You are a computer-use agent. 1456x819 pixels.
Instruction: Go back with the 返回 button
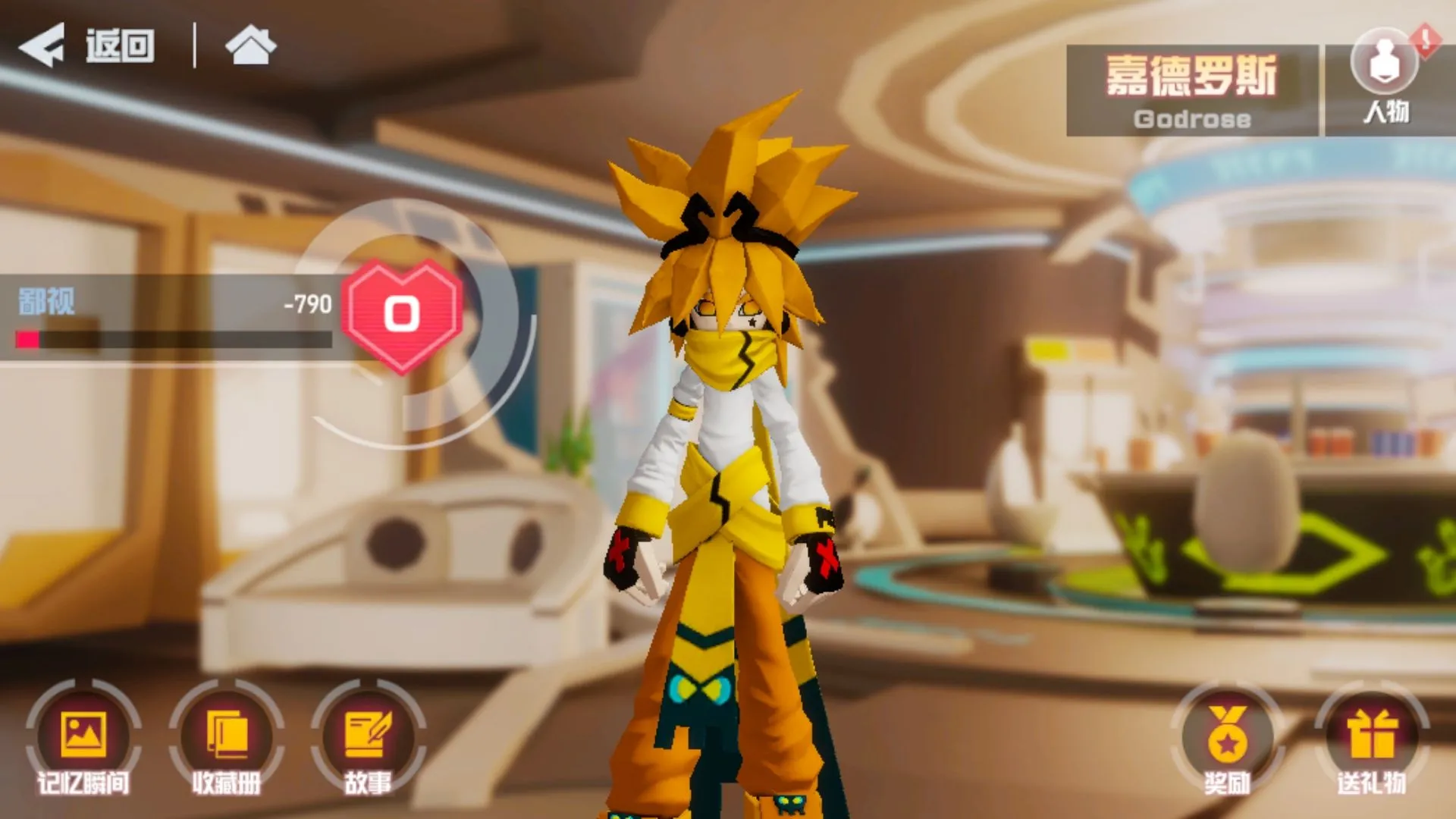click(87, 45)
